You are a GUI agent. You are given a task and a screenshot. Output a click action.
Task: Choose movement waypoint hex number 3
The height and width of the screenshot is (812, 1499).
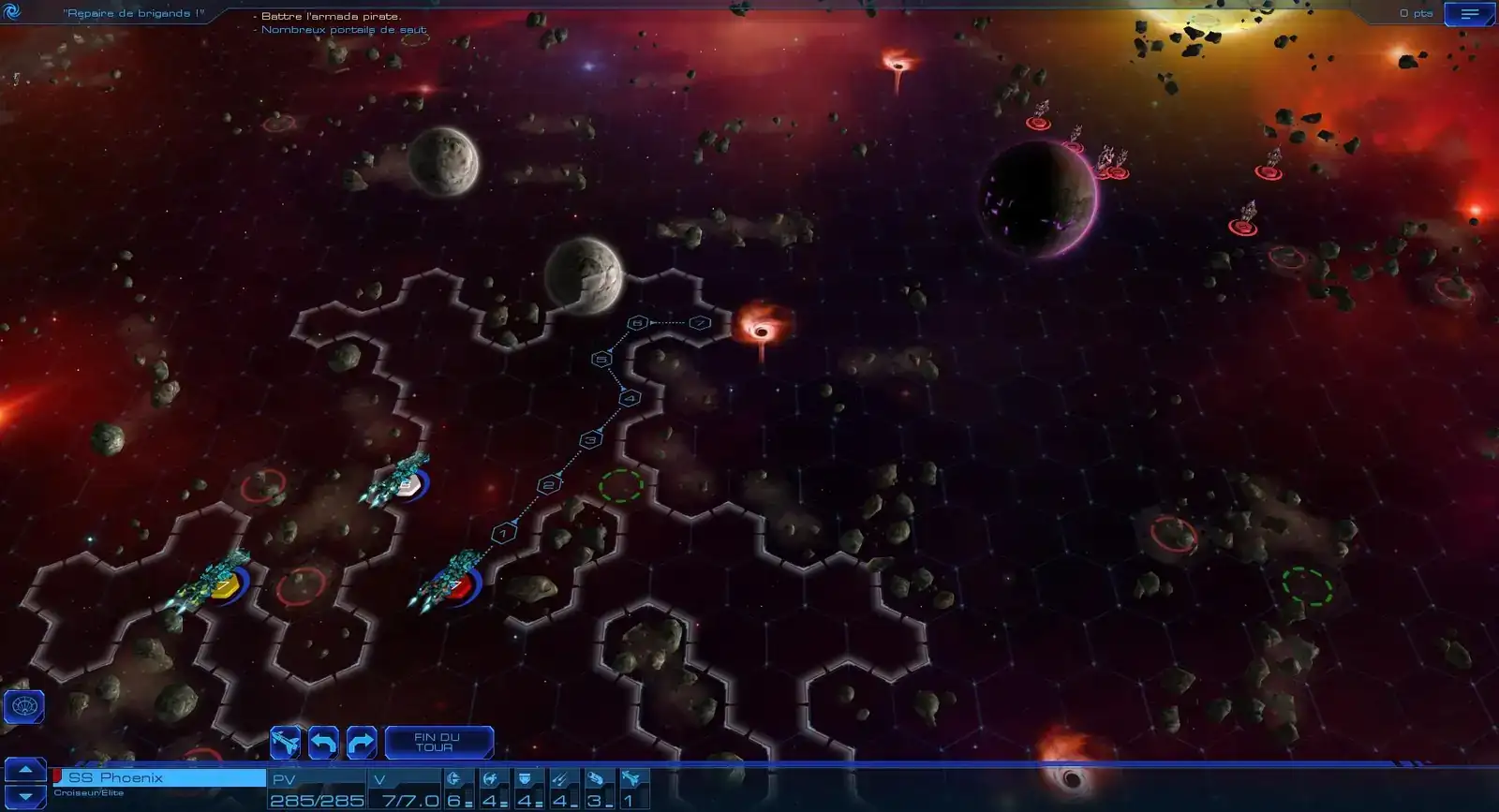(590, 439)
